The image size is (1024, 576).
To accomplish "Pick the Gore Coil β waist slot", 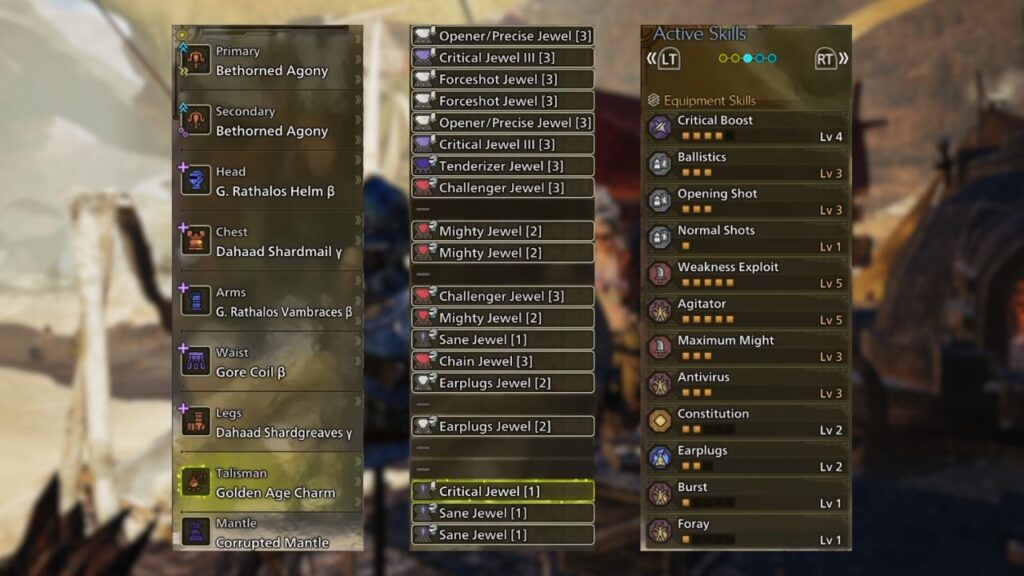I will (268, 363).
